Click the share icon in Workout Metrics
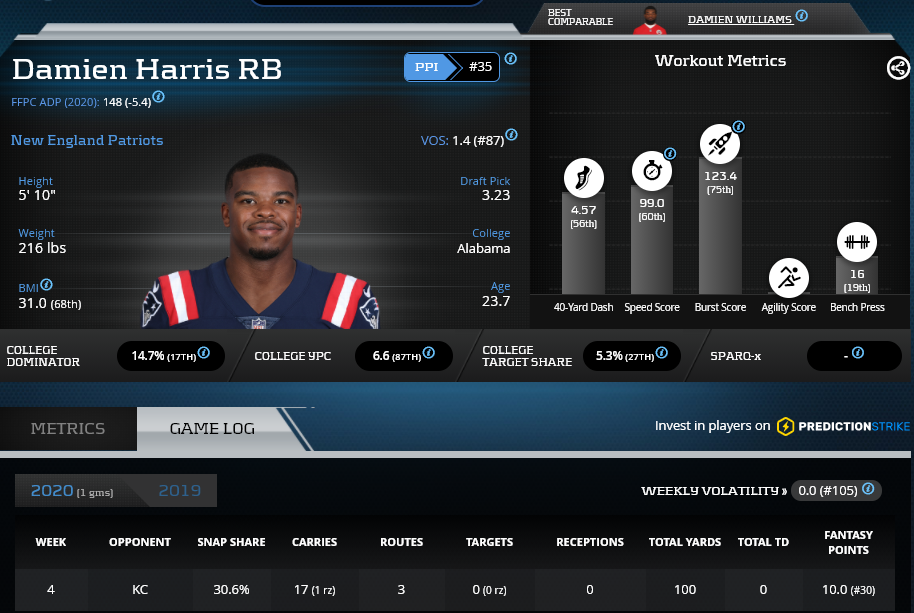 point(897,68)
